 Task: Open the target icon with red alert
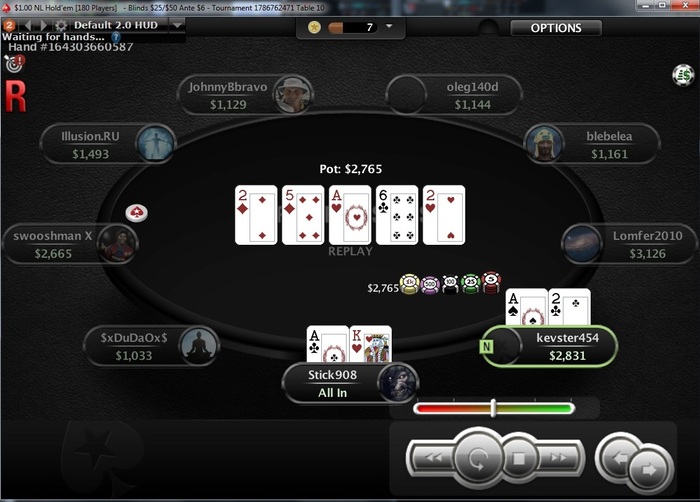(14, 64)
